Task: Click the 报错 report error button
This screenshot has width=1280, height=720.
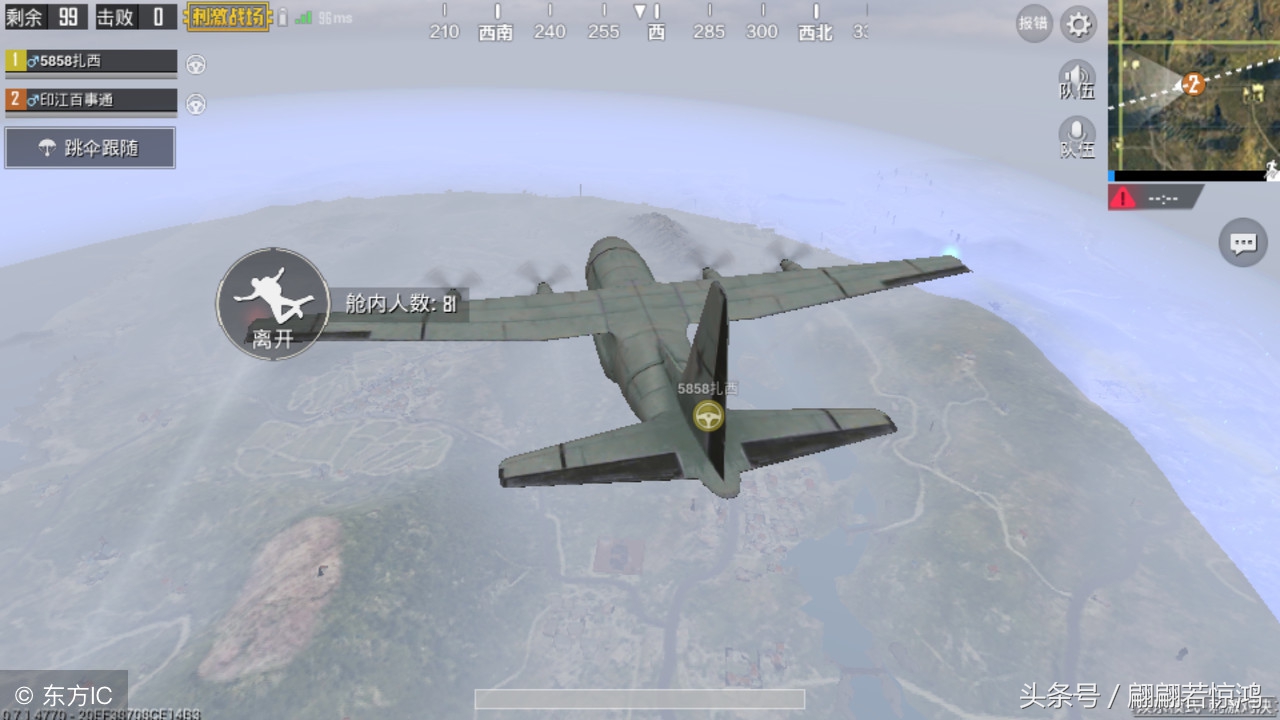Action: [1033, 23]
